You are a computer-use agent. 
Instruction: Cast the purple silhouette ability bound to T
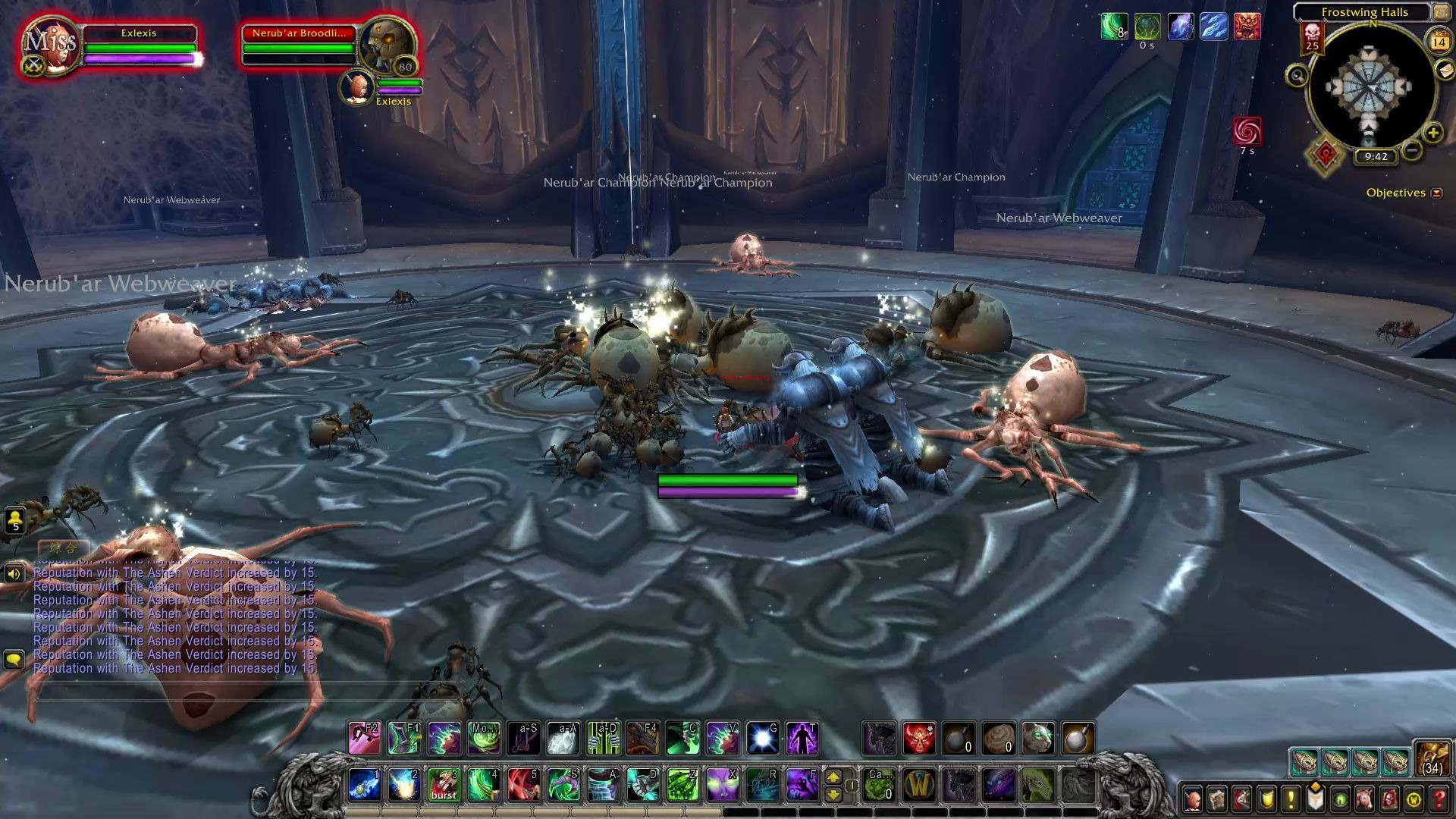(x=802, y=738)
